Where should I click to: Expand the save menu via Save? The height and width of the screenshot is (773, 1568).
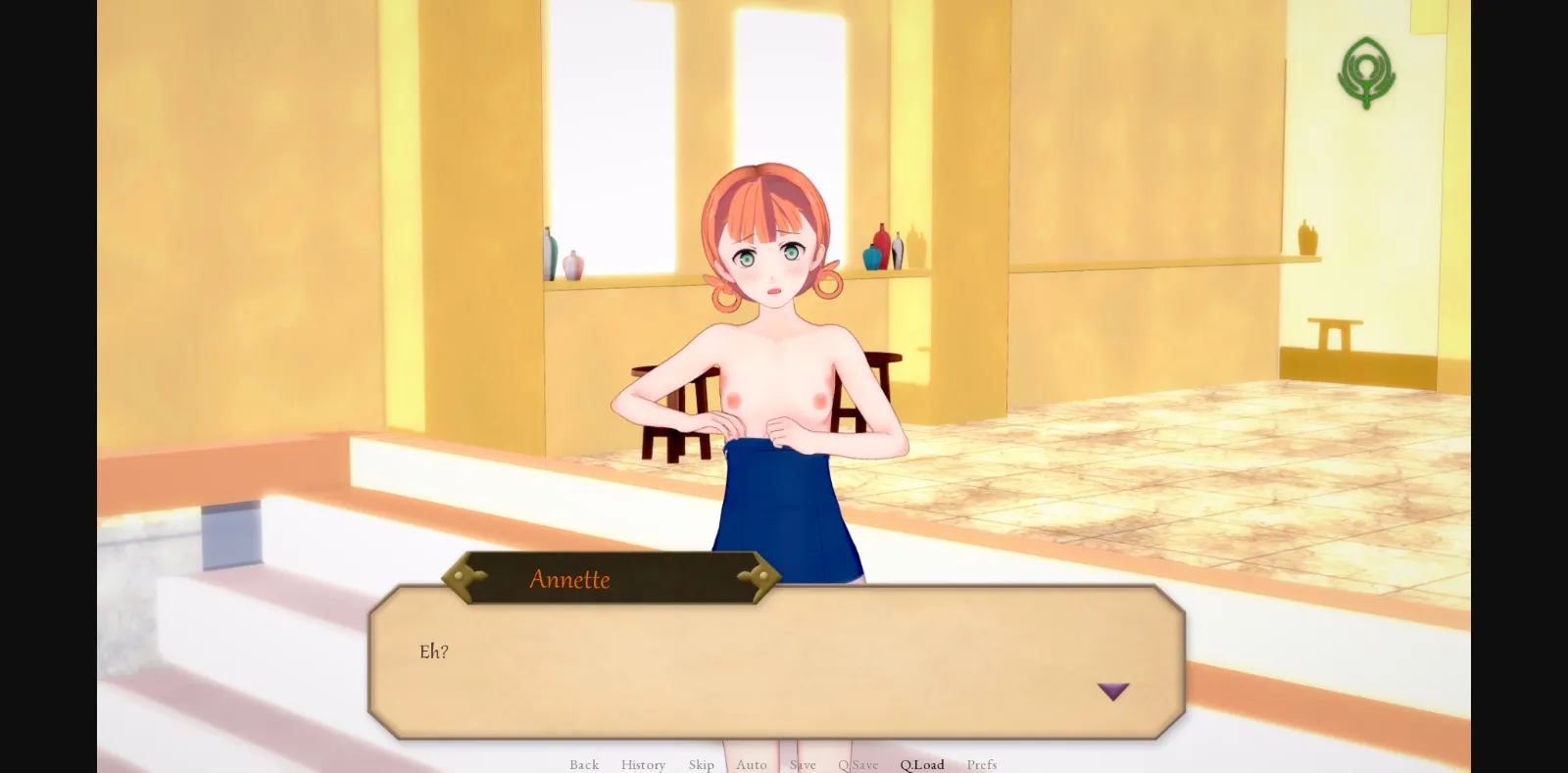click(x=803, y=765)
